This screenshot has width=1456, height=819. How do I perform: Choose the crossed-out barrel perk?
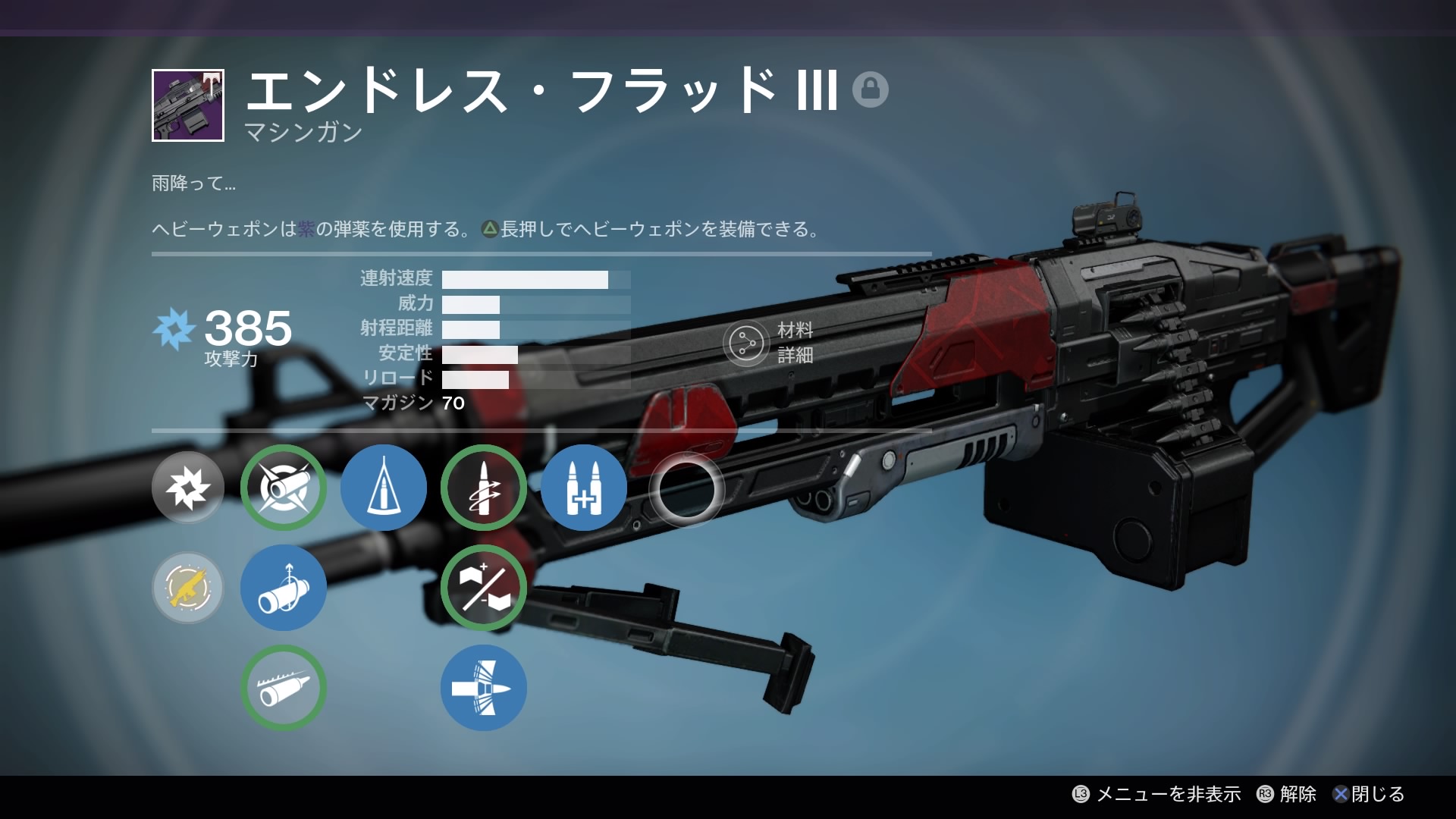(284, 488)
